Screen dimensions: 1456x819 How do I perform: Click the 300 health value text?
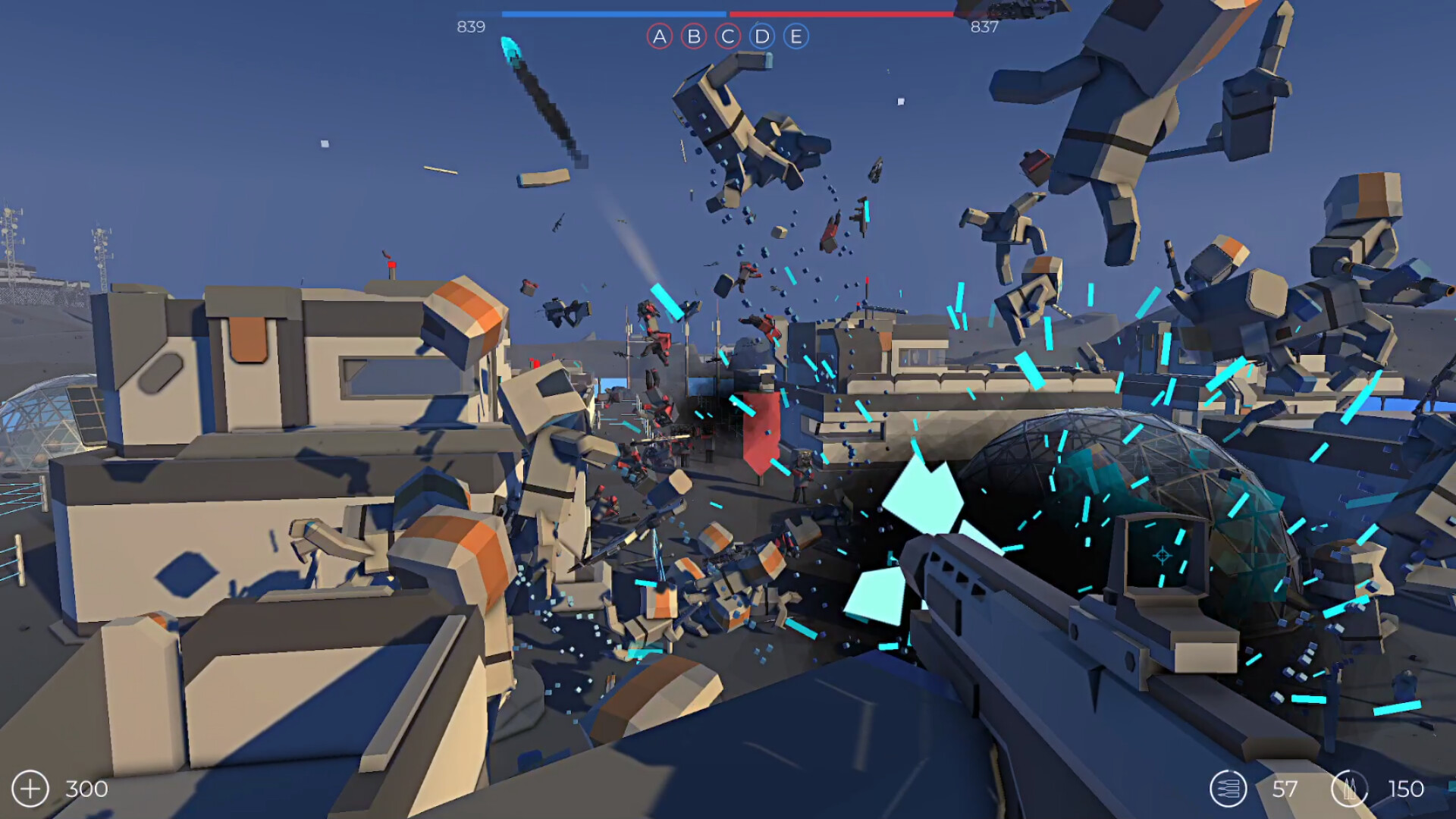[85, 789]
